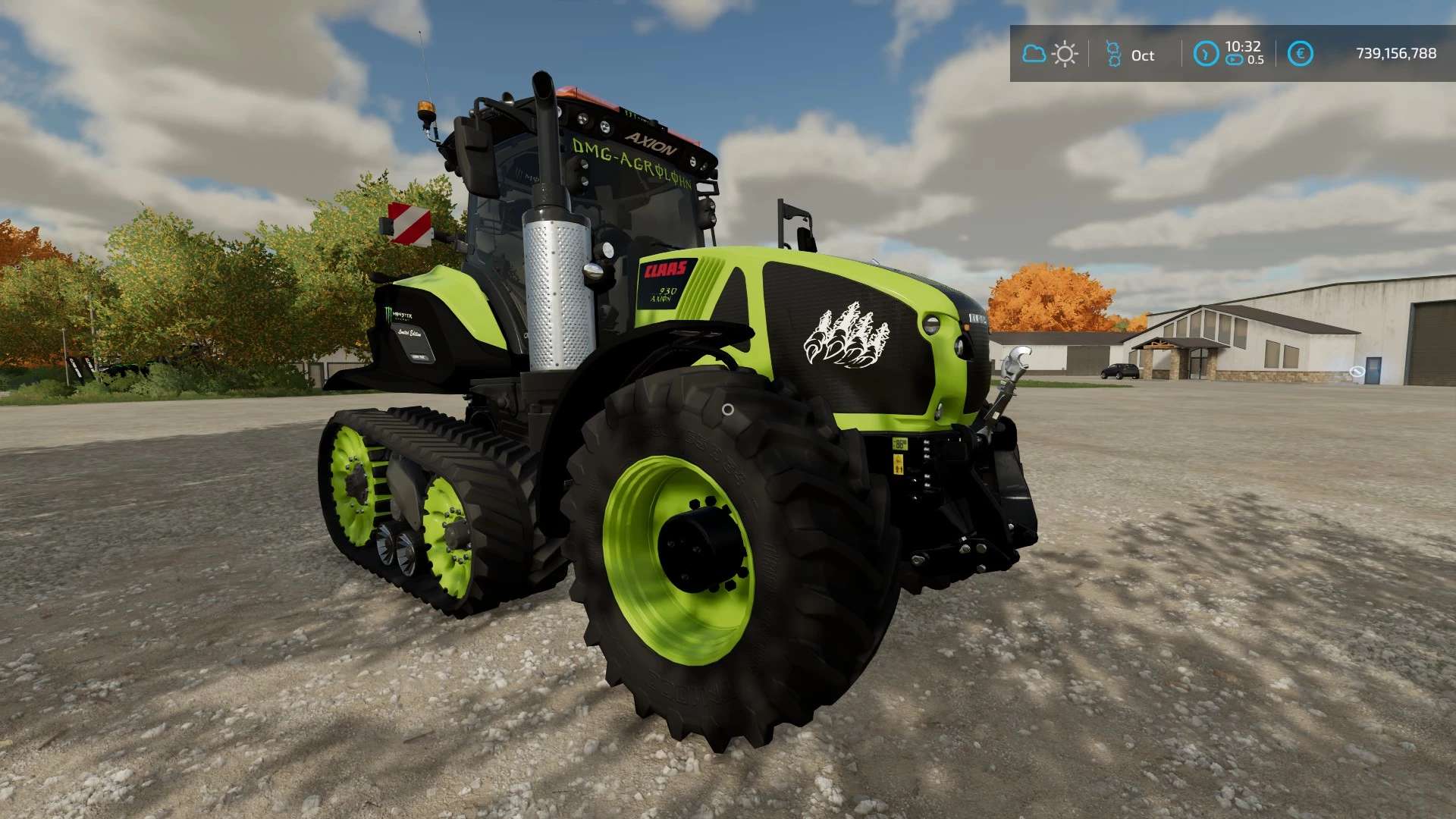Click the round clock icon
The width and height of the screenshot is (1456, 819).
click(1206, 54)
